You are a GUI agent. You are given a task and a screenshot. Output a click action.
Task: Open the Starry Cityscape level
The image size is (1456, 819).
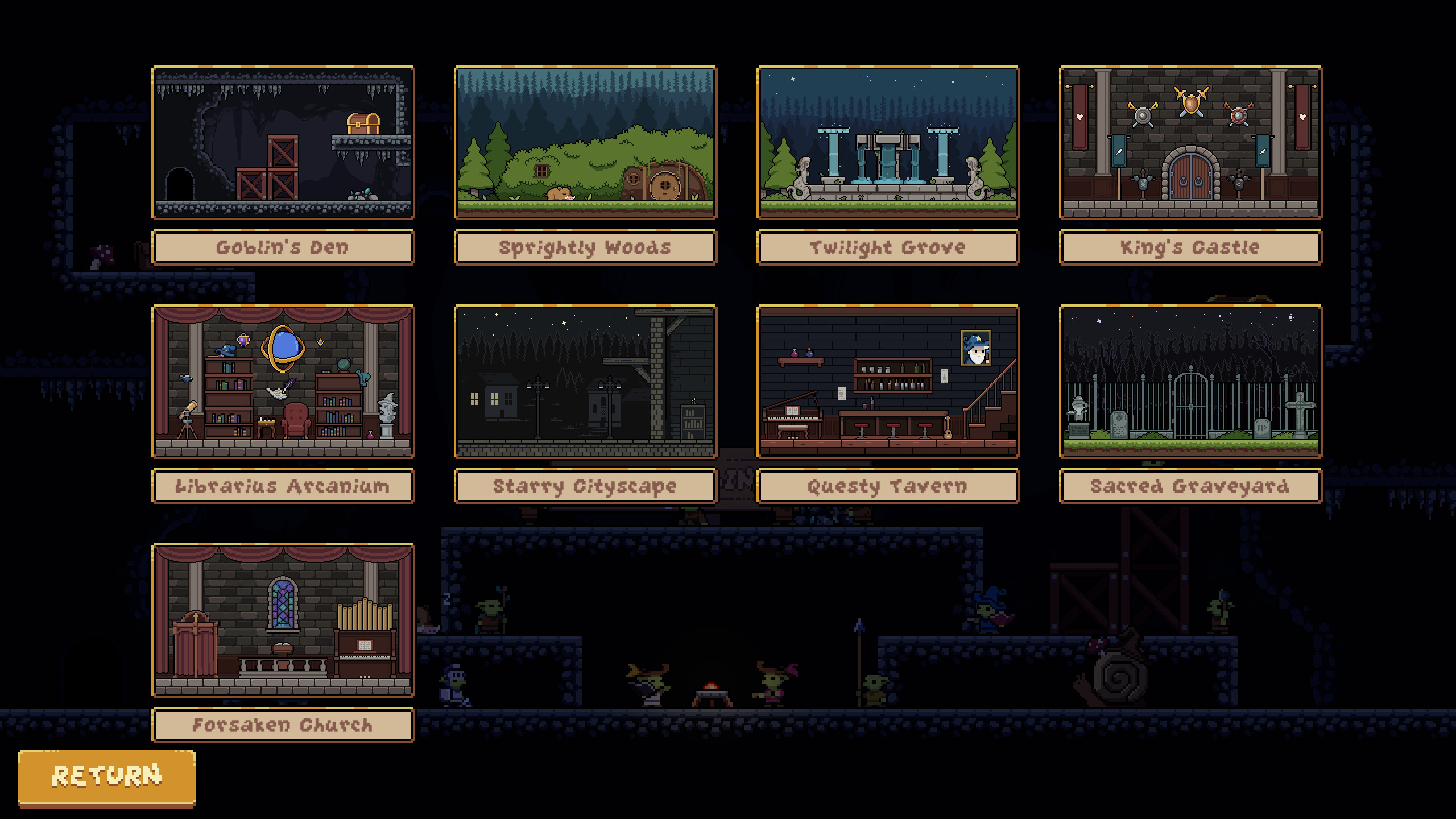586,381
